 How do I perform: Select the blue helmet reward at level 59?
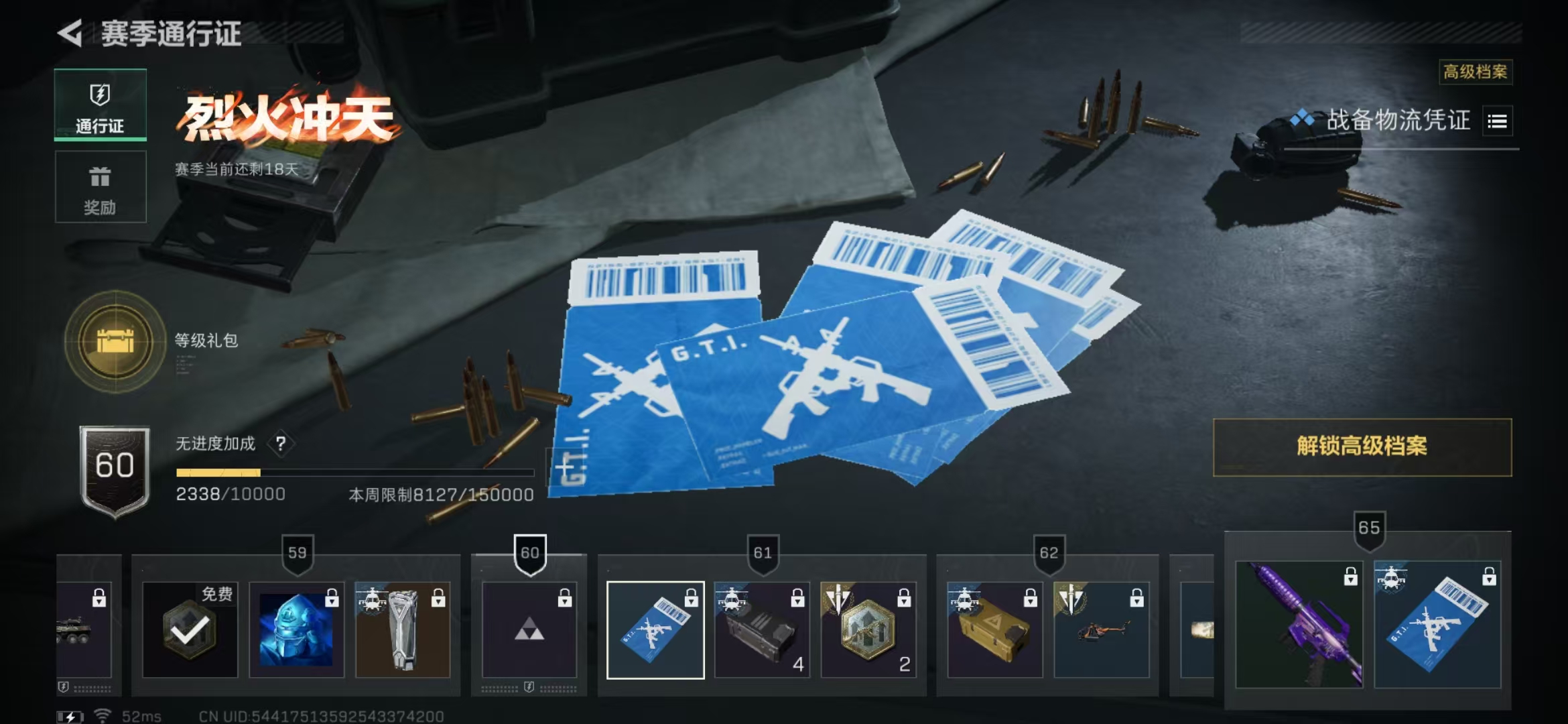[296, 629]
